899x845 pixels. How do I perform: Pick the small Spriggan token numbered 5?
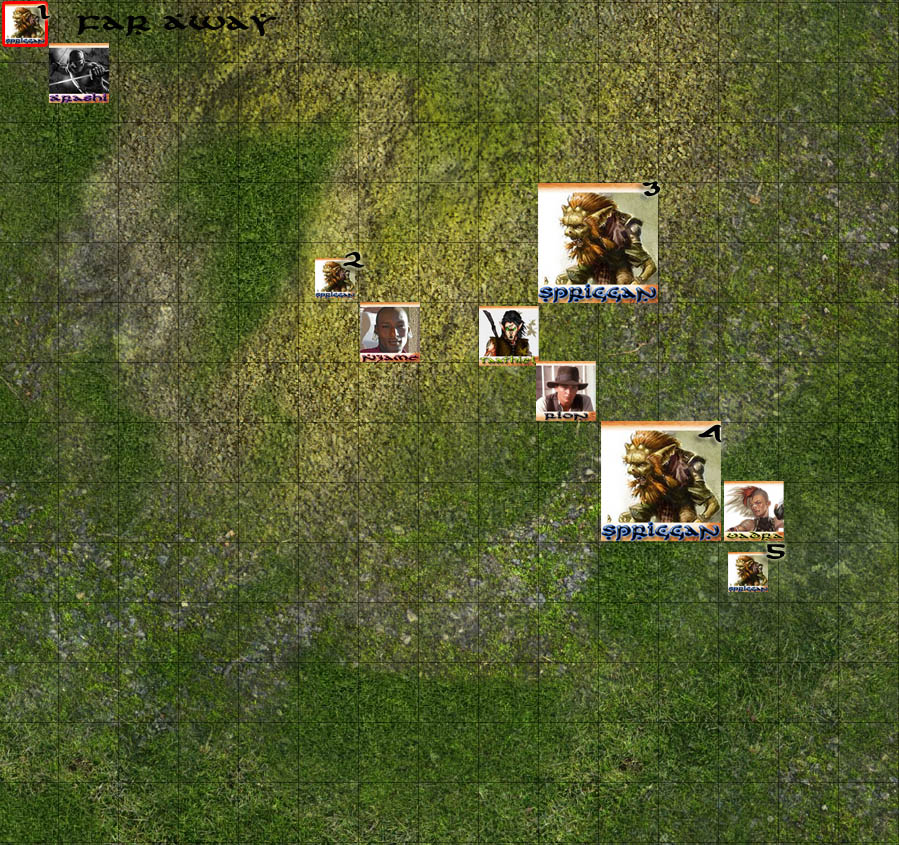pos(748,572)
